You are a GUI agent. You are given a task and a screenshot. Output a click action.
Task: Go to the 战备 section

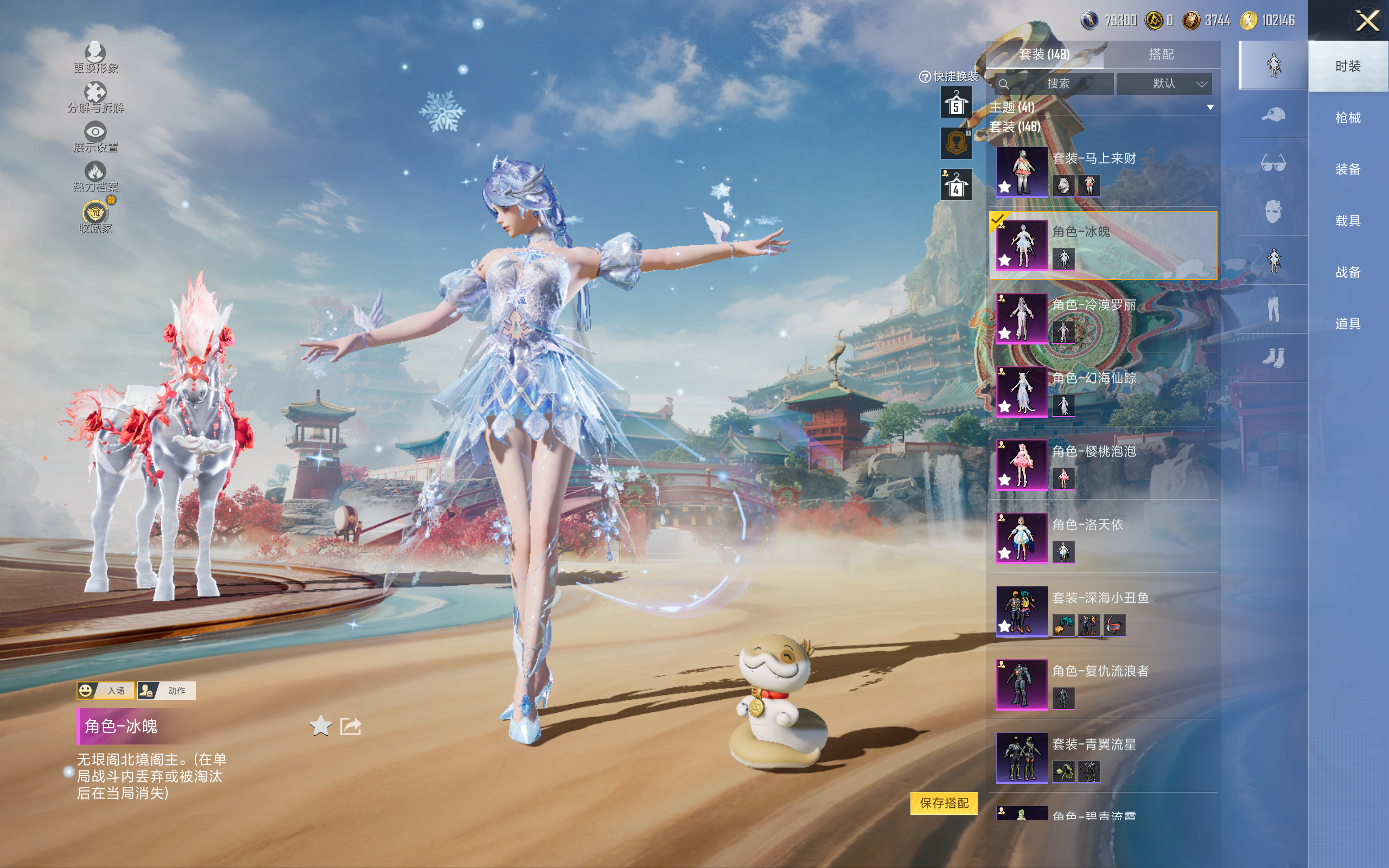coord(1348,272)
